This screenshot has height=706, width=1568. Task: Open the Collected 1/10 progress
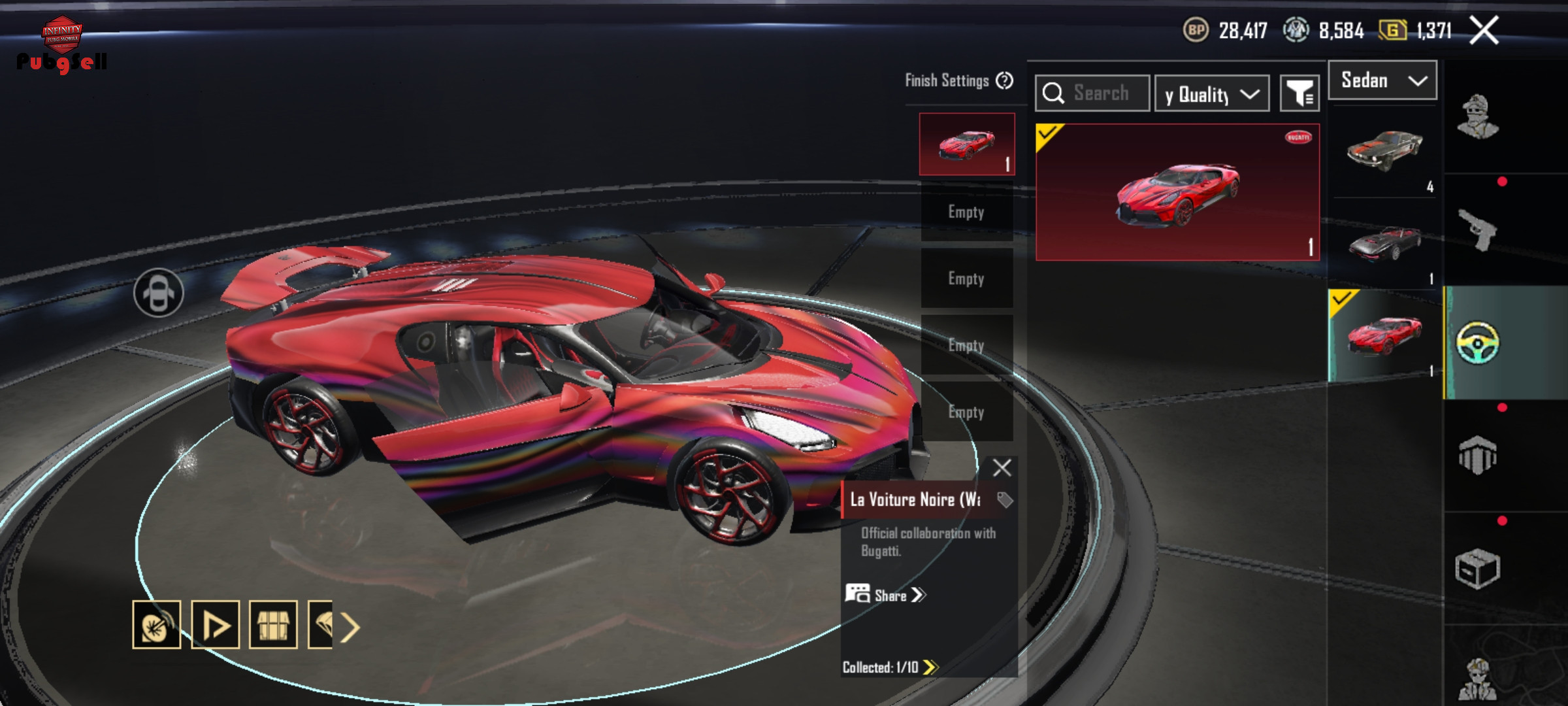point(890,667)
